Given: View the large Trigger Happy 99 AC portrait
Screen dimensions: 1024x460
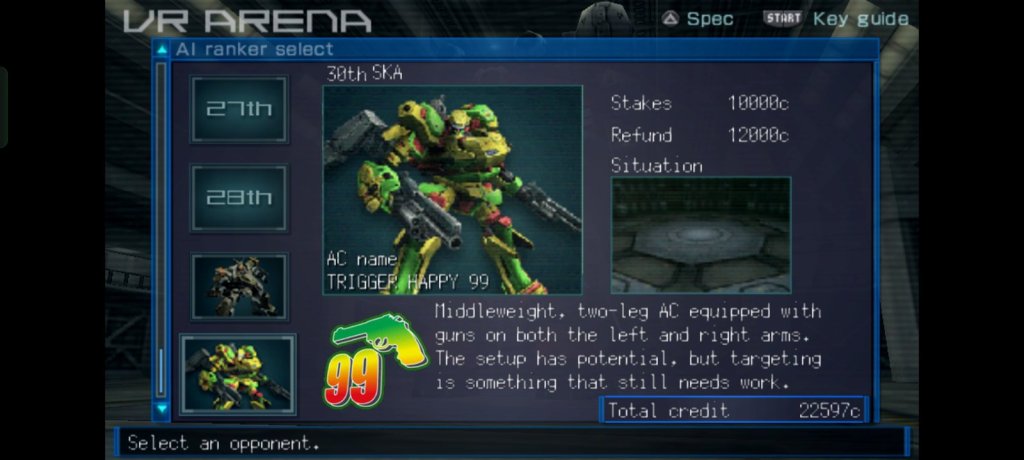Looking at the screenshot, I should click(x=452, y=189).
